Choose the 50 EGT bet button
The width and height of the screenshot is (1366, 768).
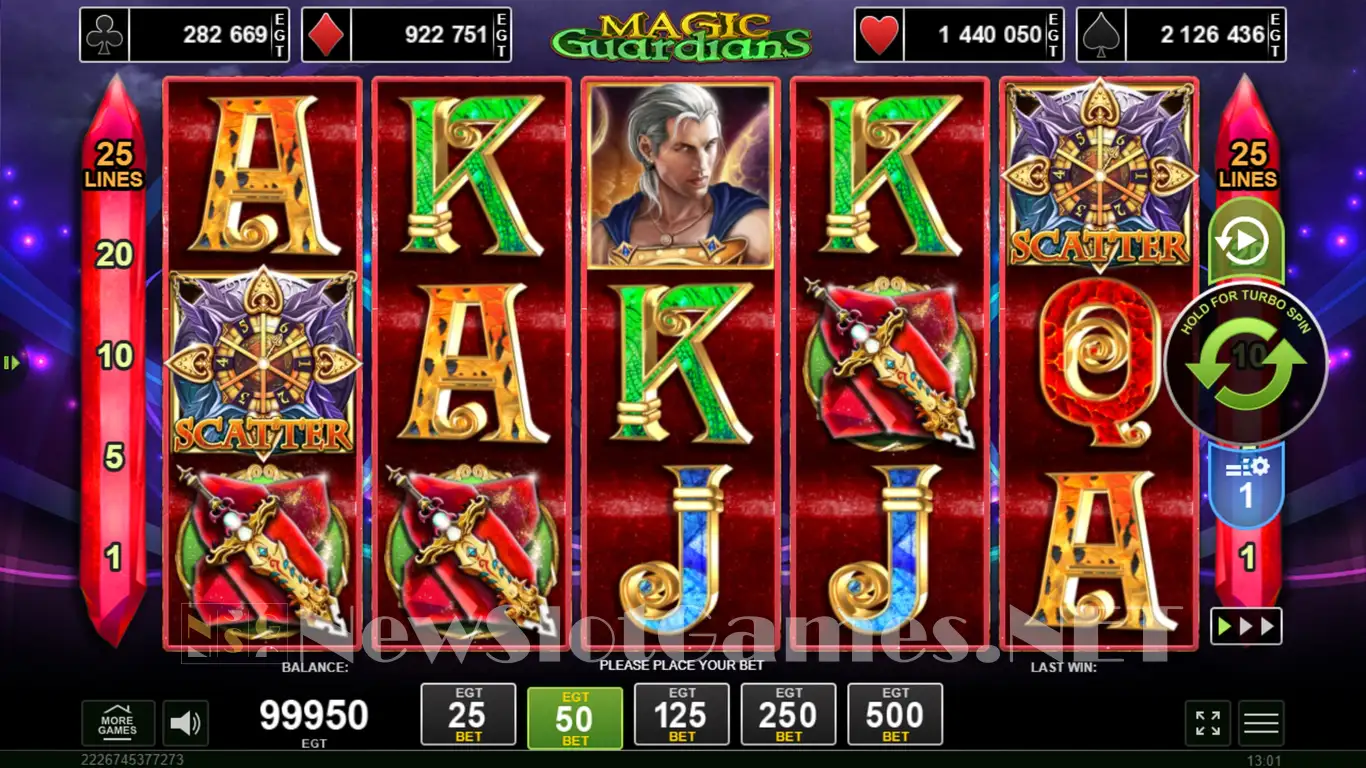(575, 717)
